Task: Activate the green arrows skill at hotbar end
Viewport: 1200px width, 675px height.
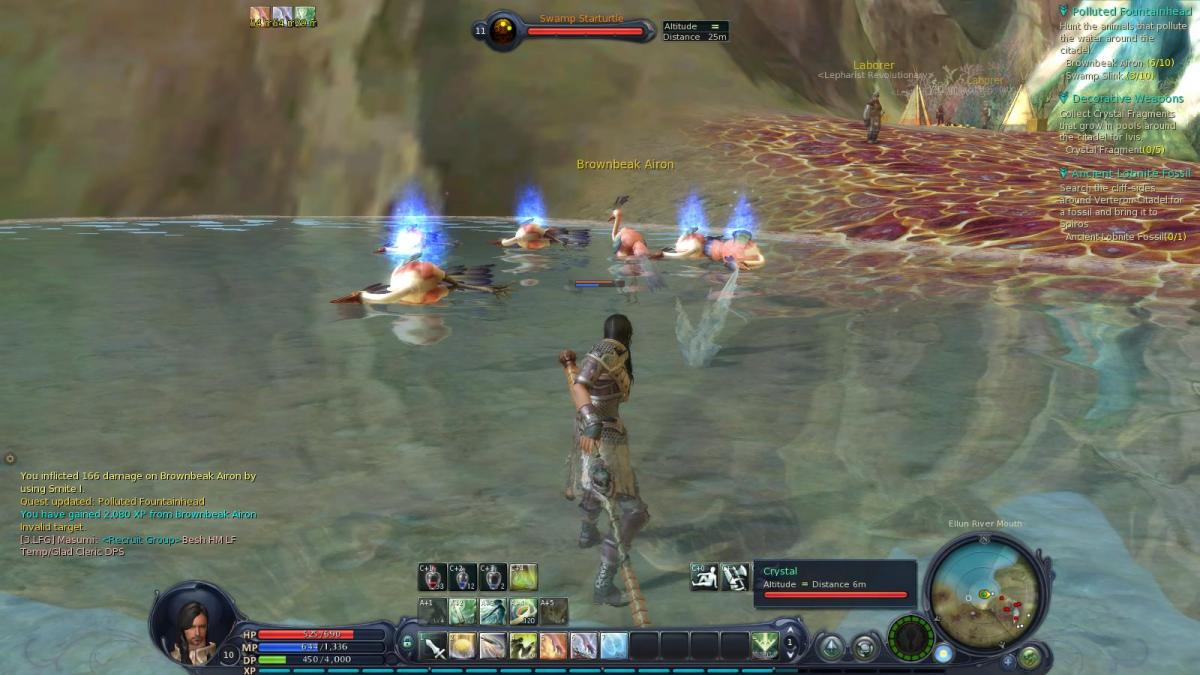Action: [x=765, y=645]
